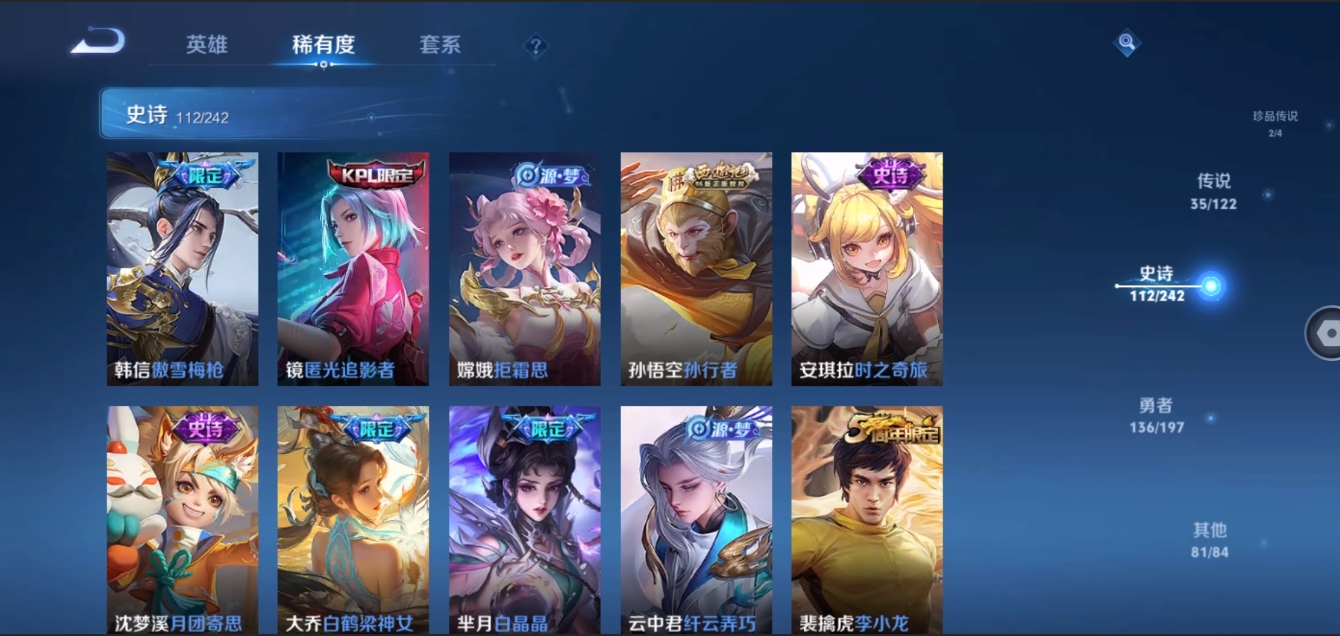Open 韩信 傲雪梅枪 skin card
The height and width of the screenshot is (636, 1340).
pyautogui.click(x=182, y=269)
